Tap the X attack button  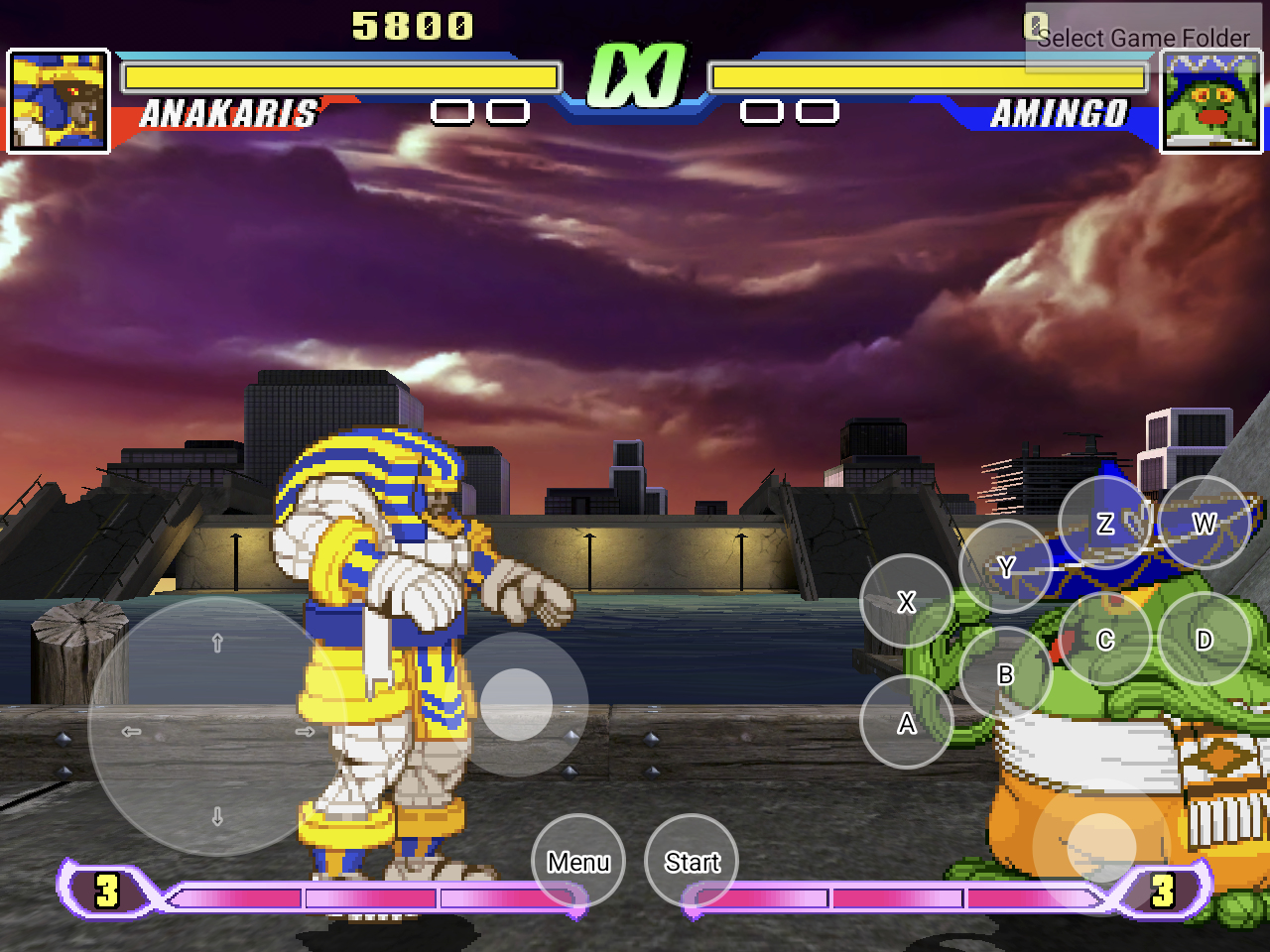(x=906, y=601)
